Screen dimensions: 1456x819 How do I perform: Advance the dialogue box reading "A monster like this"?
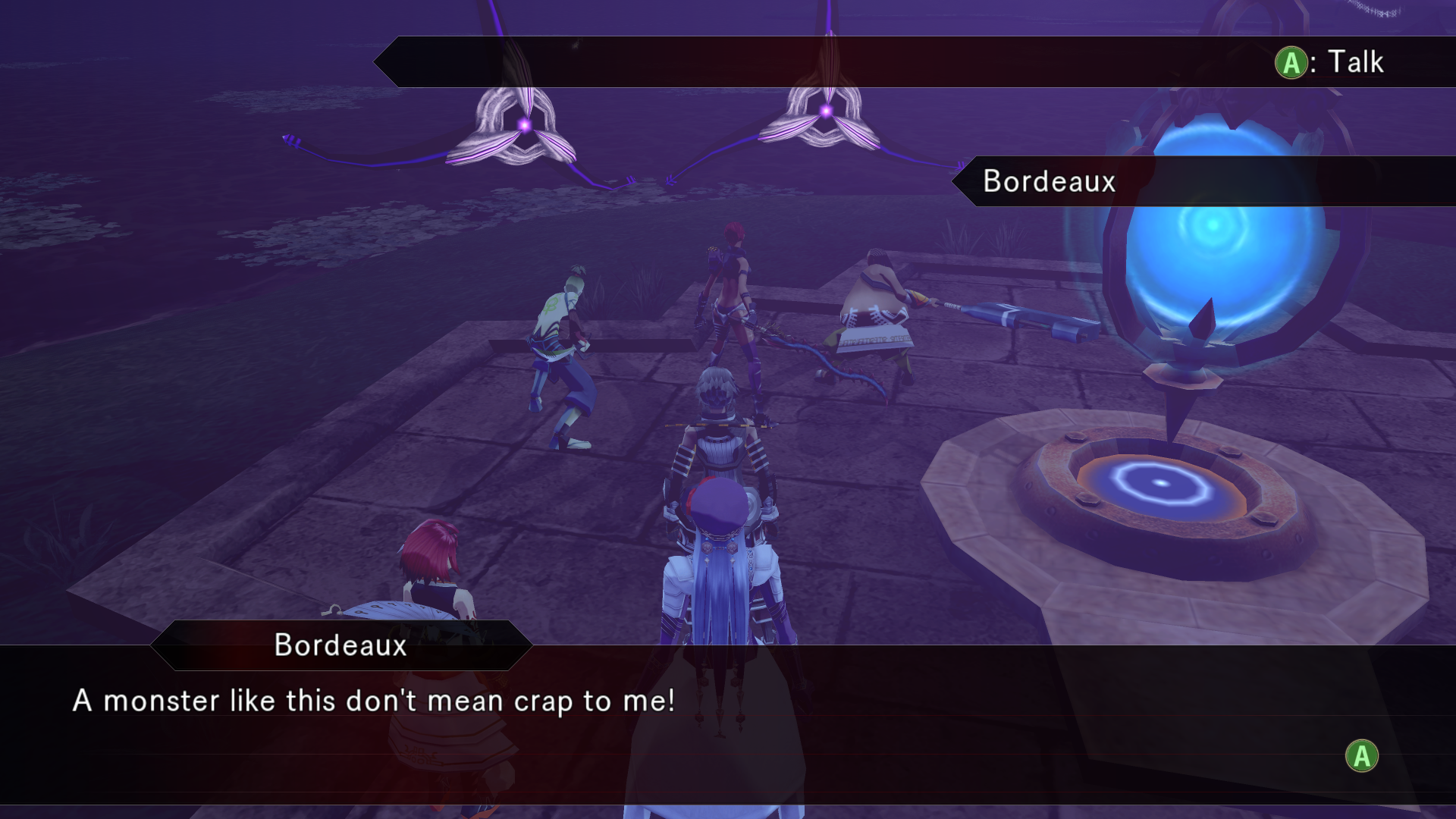pyautogui.click(x=1361, y=756)
